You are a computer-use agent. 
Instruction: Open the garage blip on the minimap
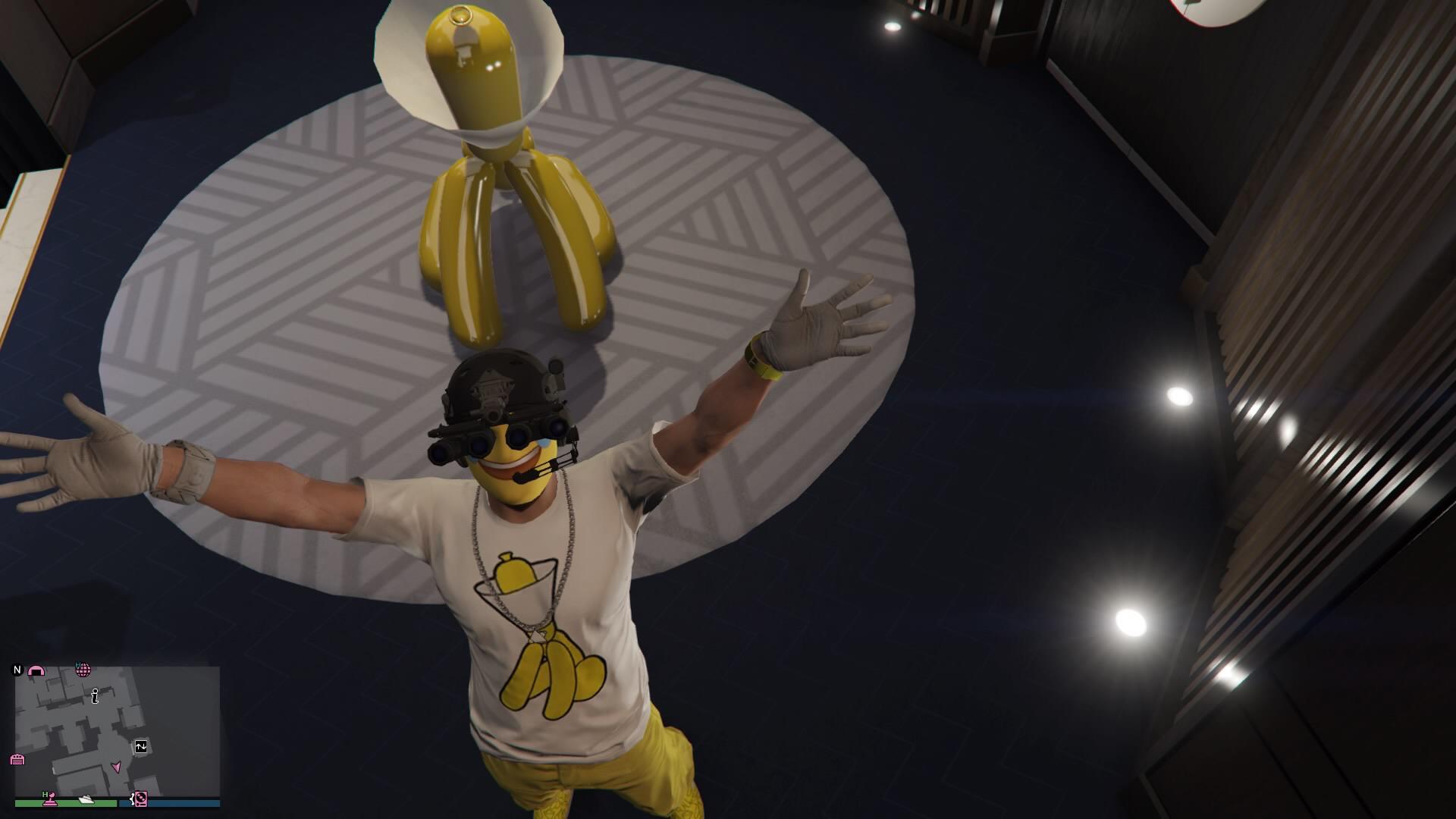(17, 759)
